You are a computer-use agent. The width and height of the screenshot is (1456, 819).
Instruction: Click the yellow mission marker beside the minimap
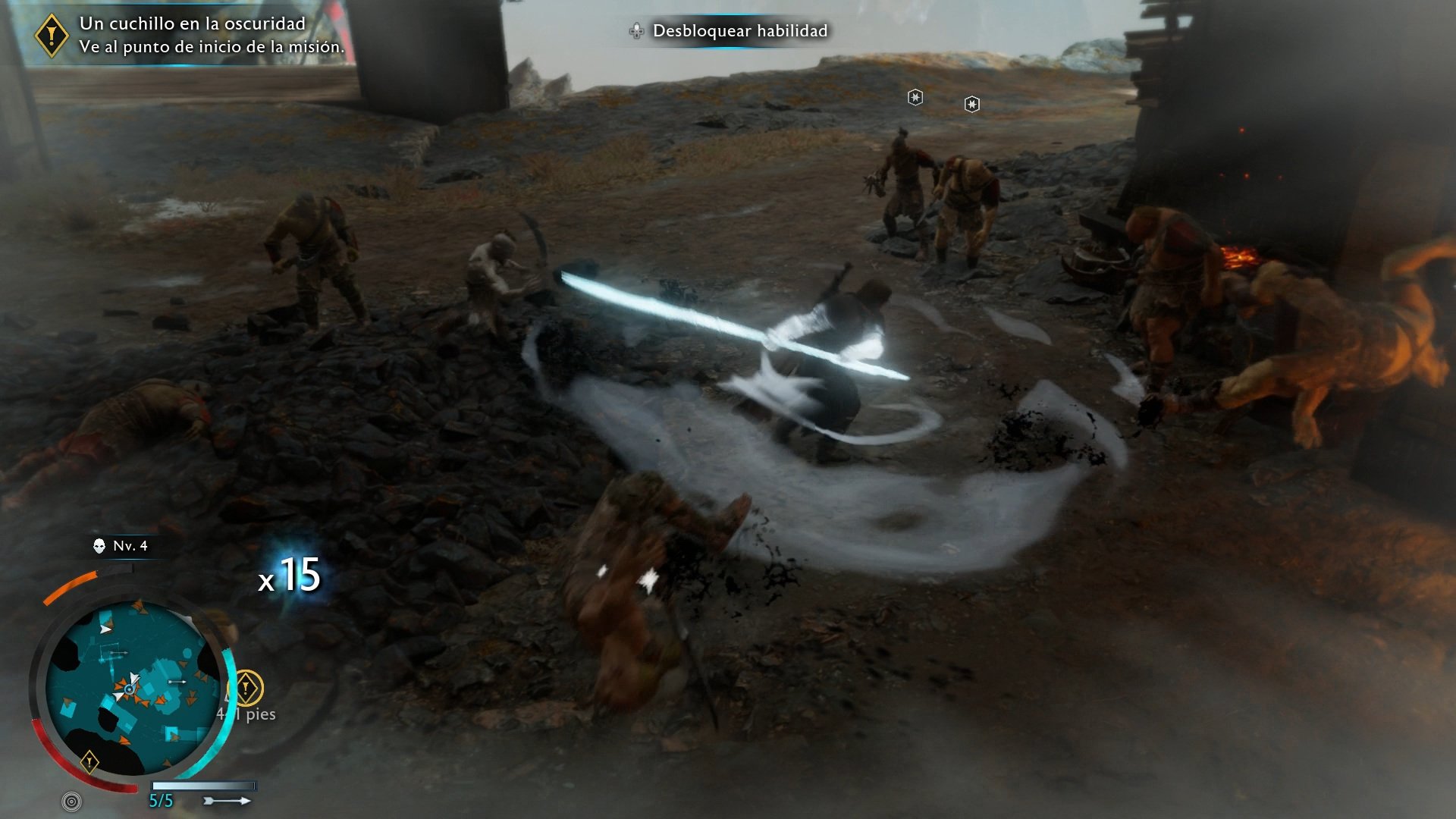coord(246,688)
